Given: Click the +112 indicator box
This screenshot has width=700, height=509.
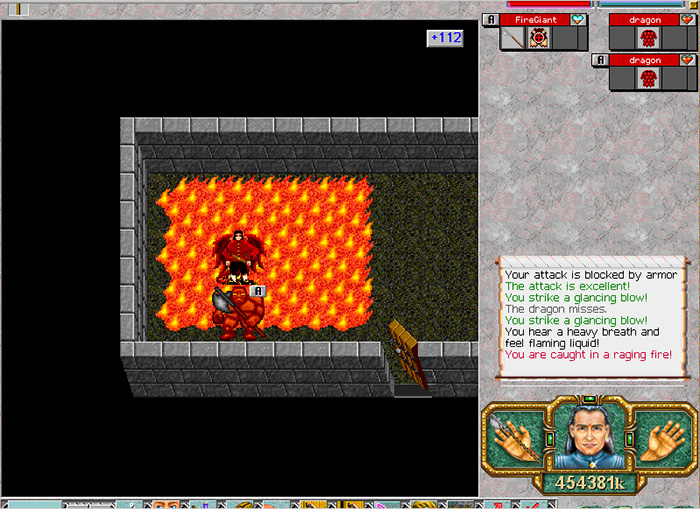Looking at the screenshot, I should coord(445,38).
